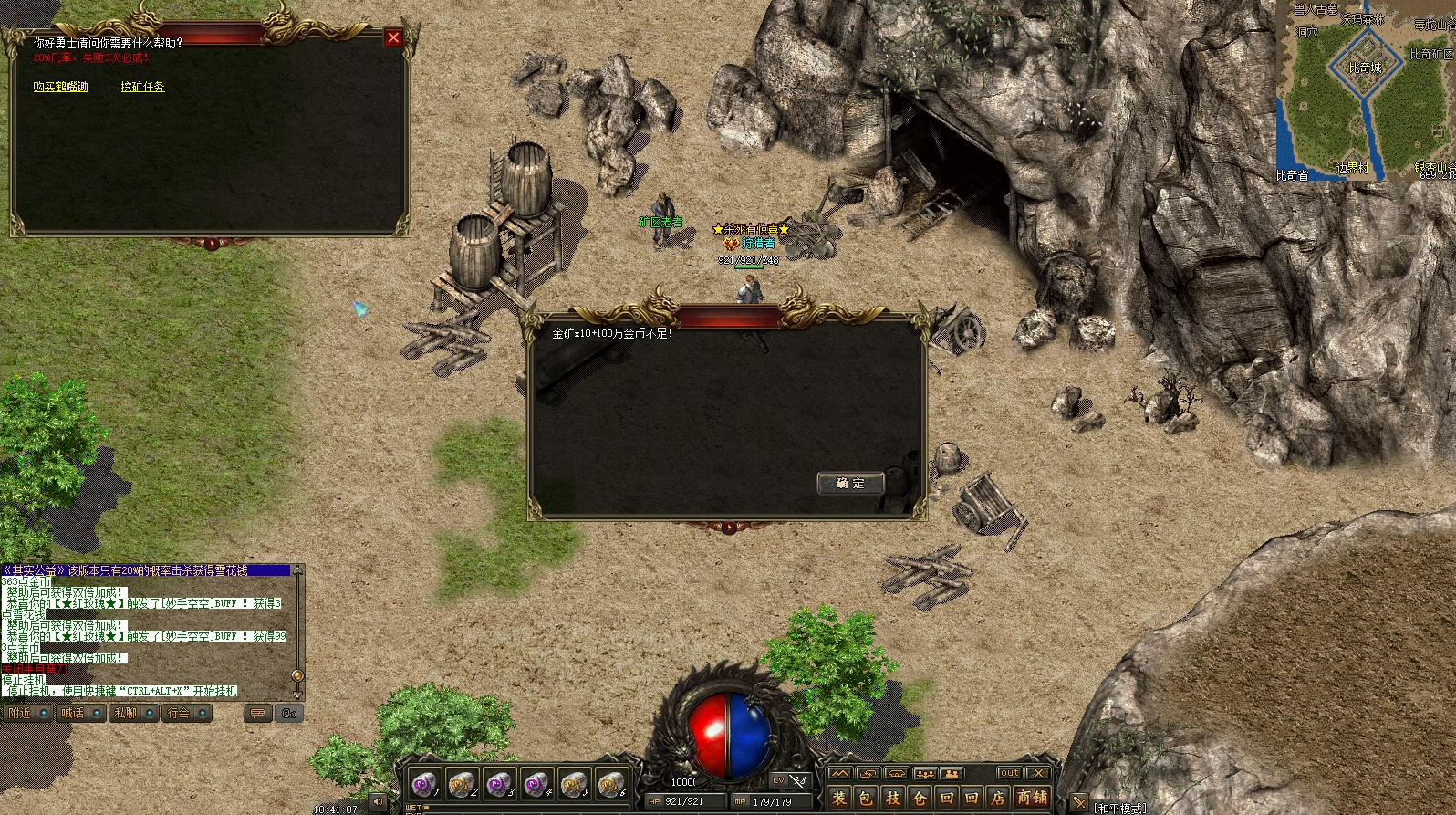Switch chat to the 行会 channel
1456x815 pixels.
pos(186,713)
